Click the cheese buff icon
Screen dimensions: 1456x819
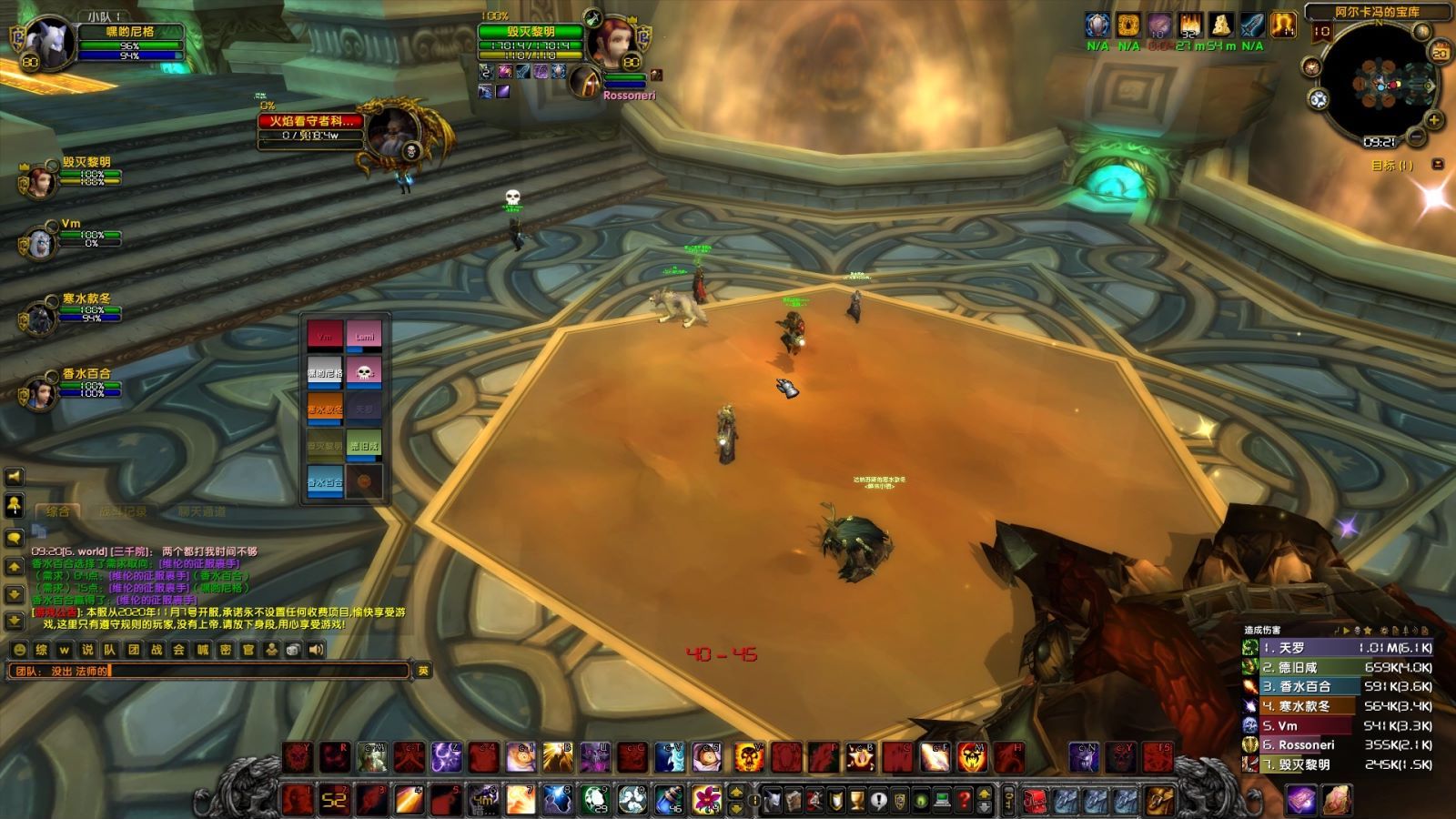point(1220,25)
